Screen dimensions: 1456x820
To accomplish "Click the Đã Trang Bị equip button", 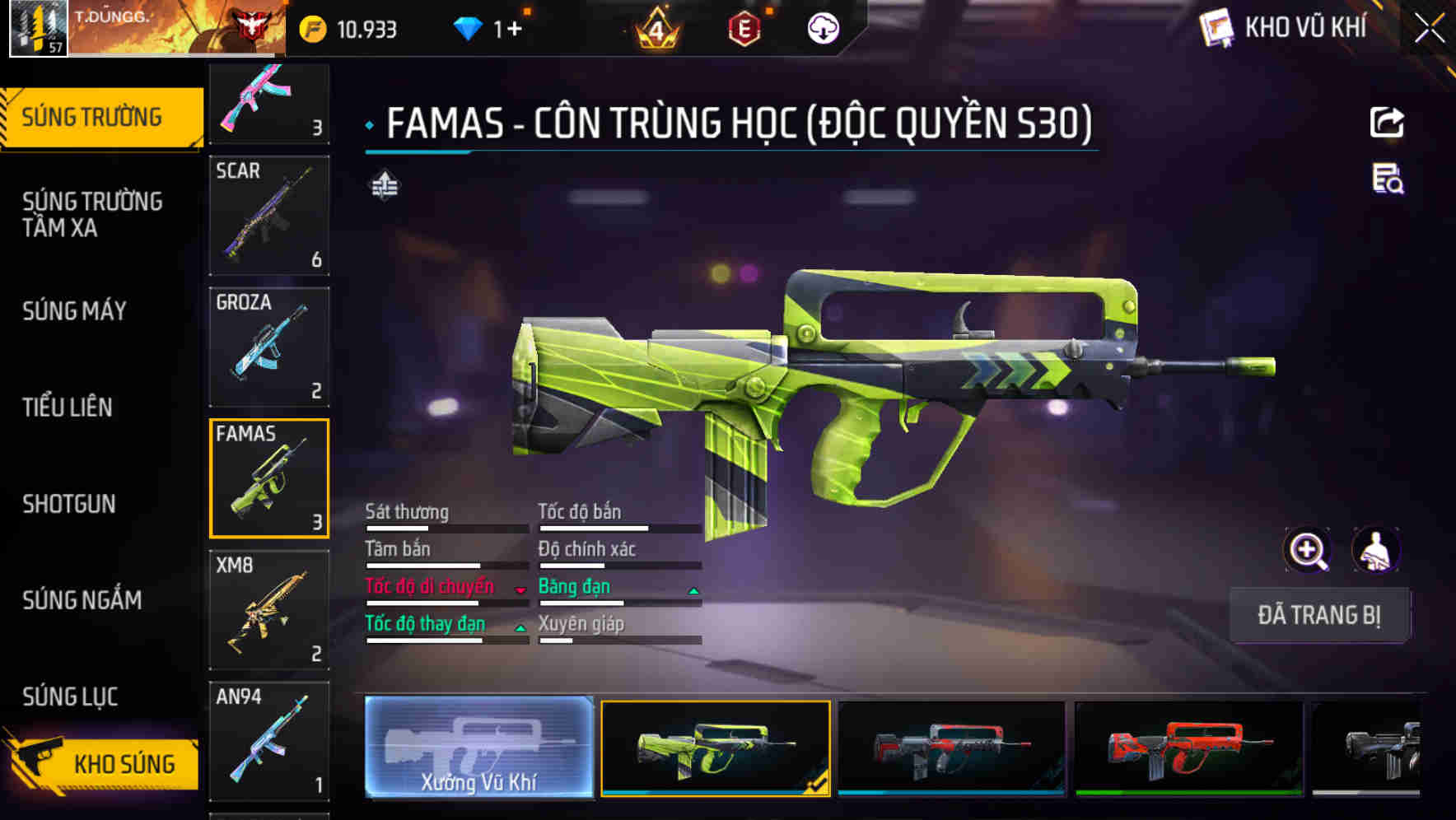I will click(1318, 615).
